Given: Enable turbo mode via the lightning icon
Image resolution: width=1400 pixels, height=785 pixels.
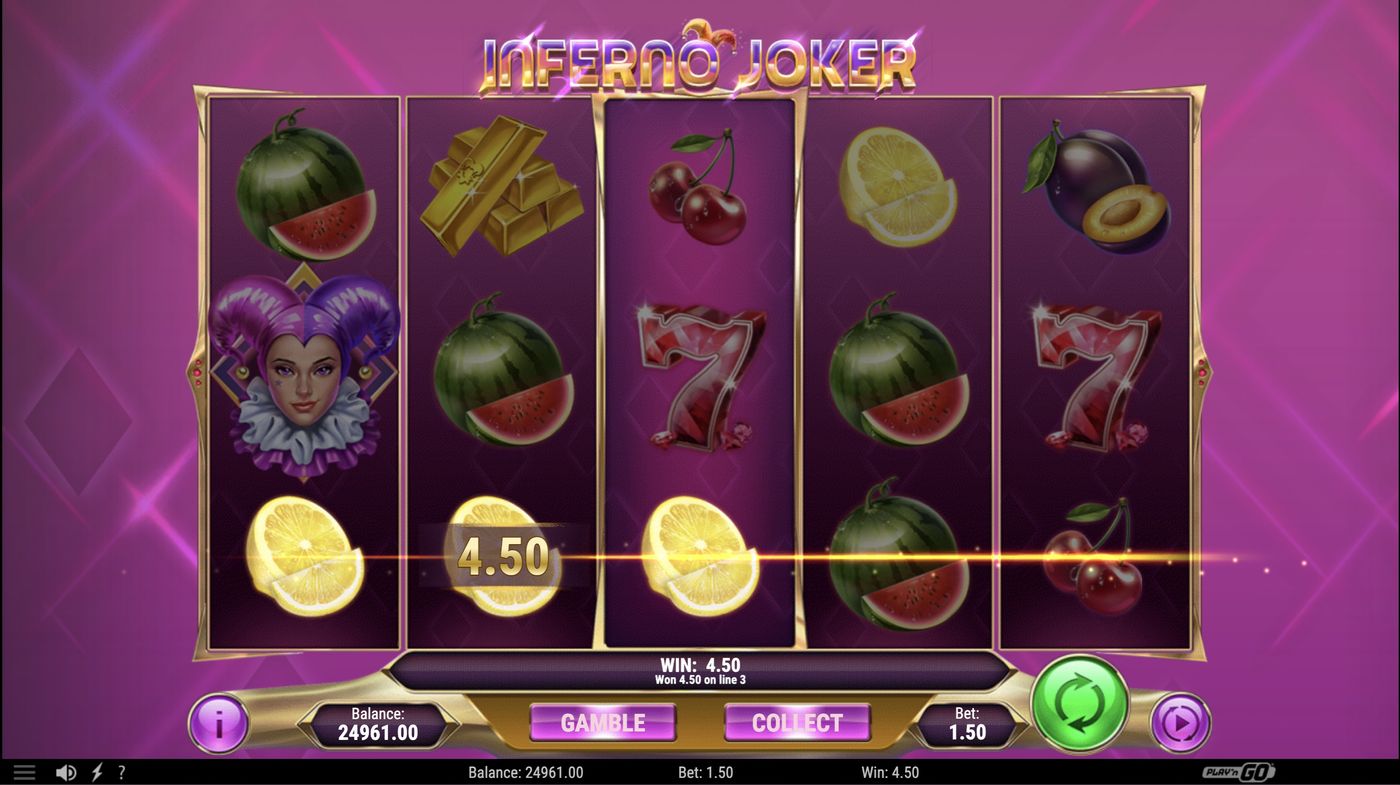Looking at the screenshot, I should [x=95, y=771].
